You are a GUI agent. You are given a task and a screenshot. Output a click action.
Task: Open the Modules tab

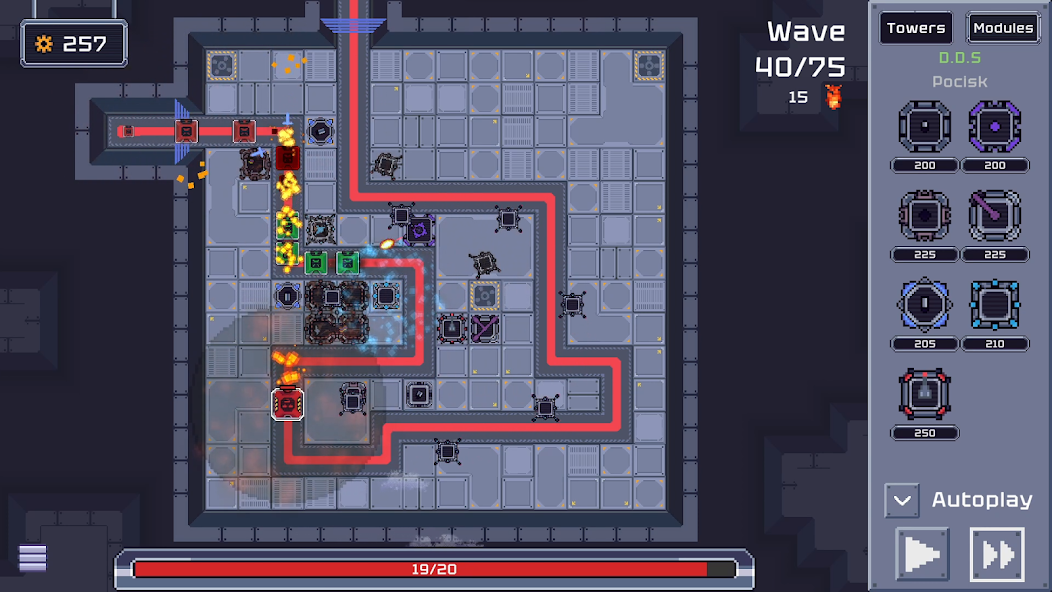(x=1002, y=28)
